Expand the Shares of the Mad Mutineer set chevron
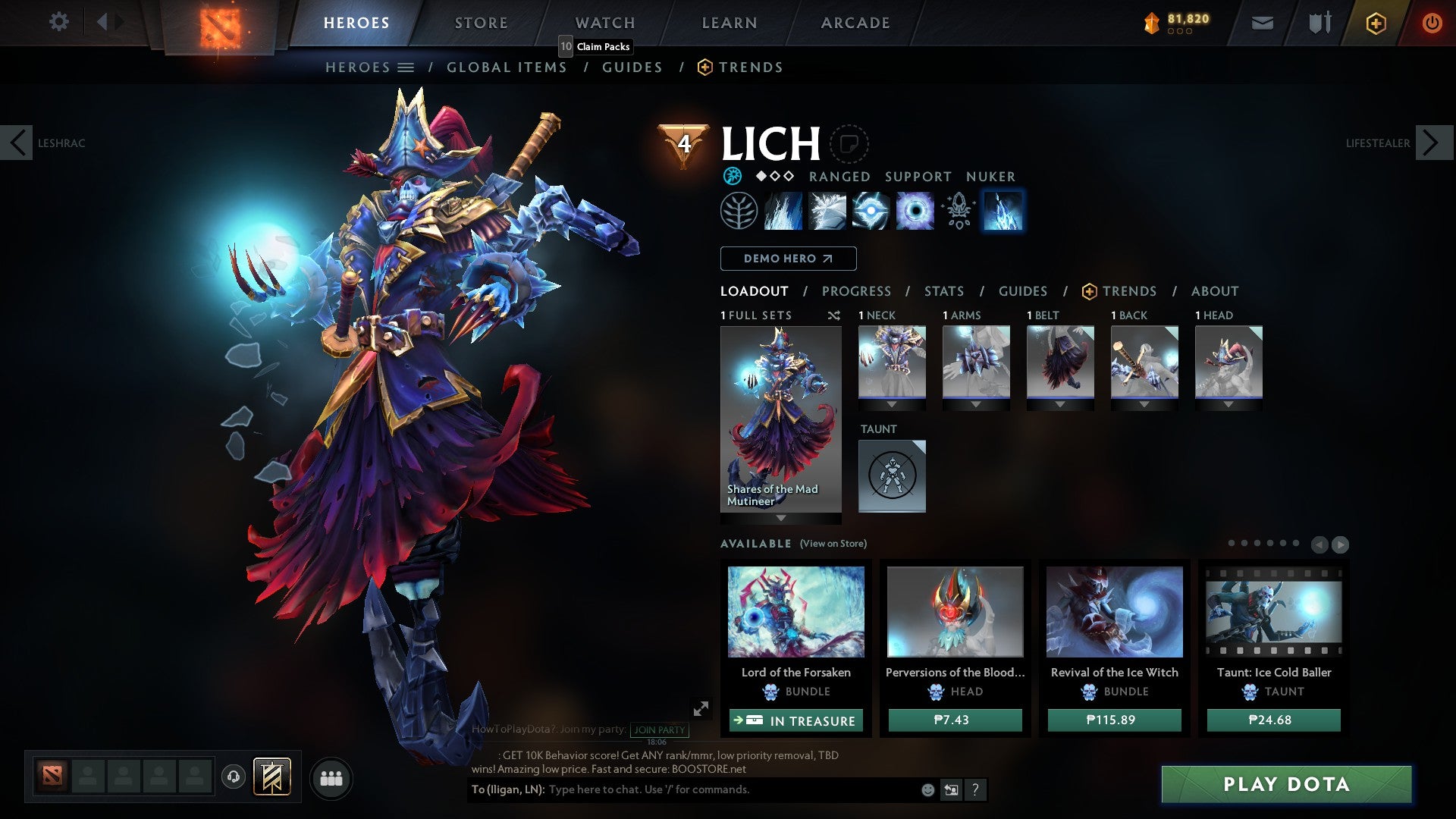 [x=780, y=519]
